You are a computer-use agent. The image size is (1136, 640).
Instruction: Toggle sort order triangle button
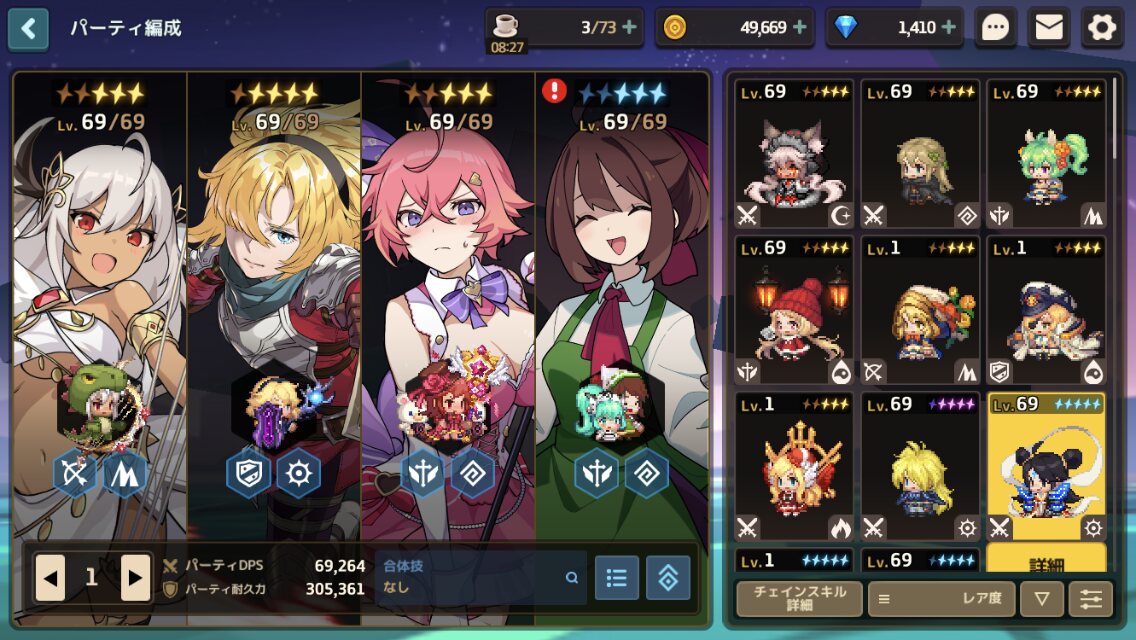[1042, 598]
